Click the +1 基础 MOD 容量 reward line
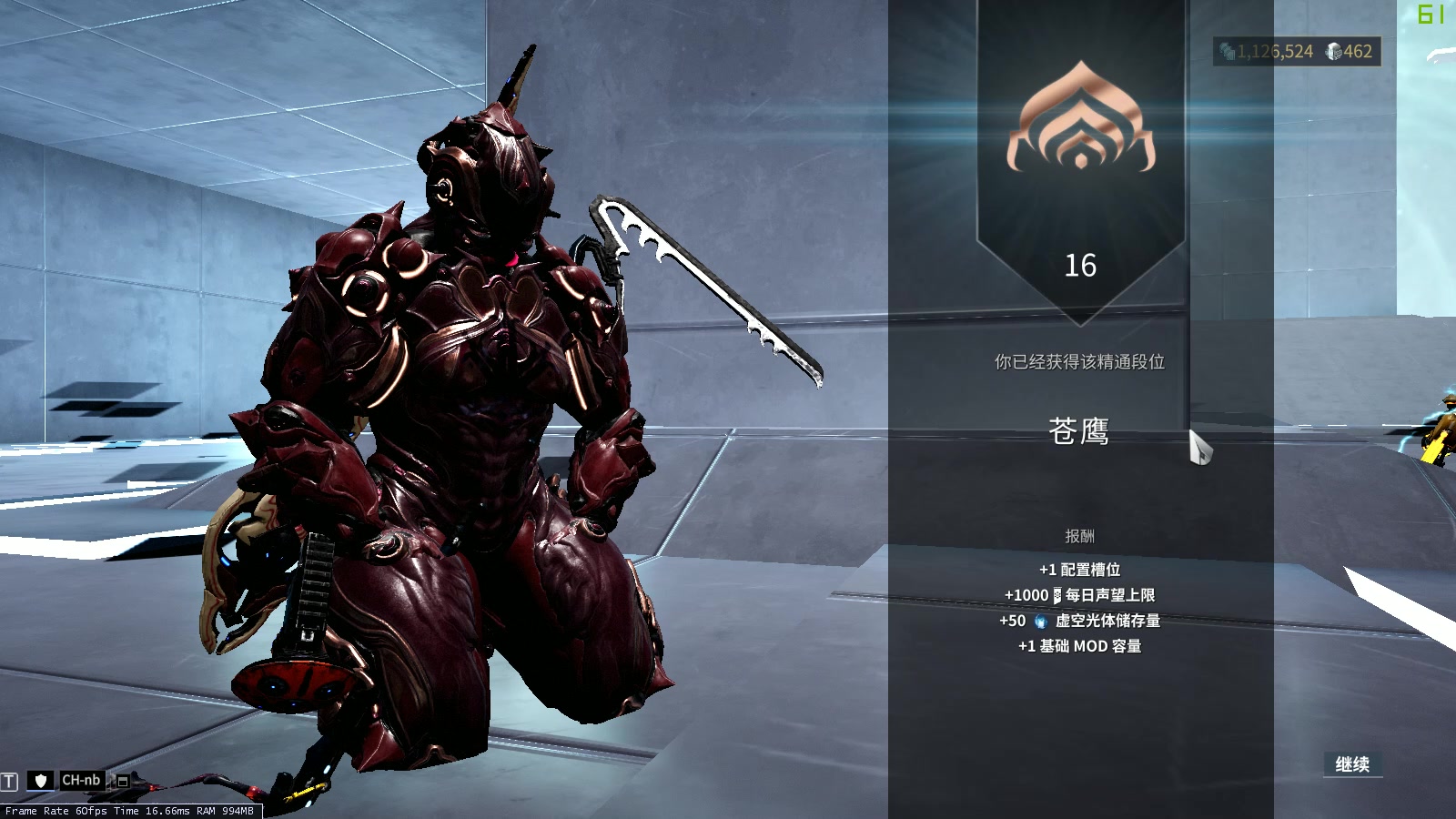The width and height of the screenshot is (1456, 819). pos(1081,647)
